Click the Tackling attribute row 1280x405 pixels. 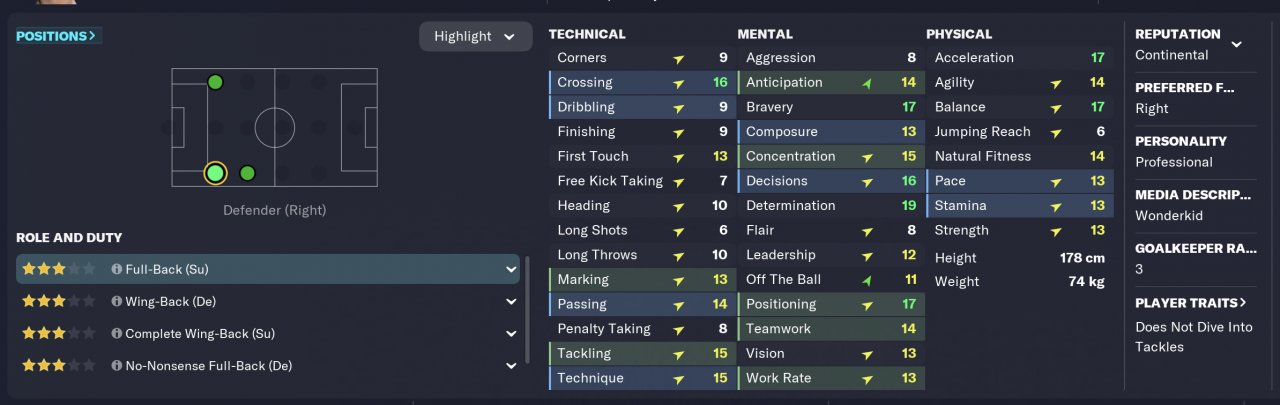click(640, 353)
